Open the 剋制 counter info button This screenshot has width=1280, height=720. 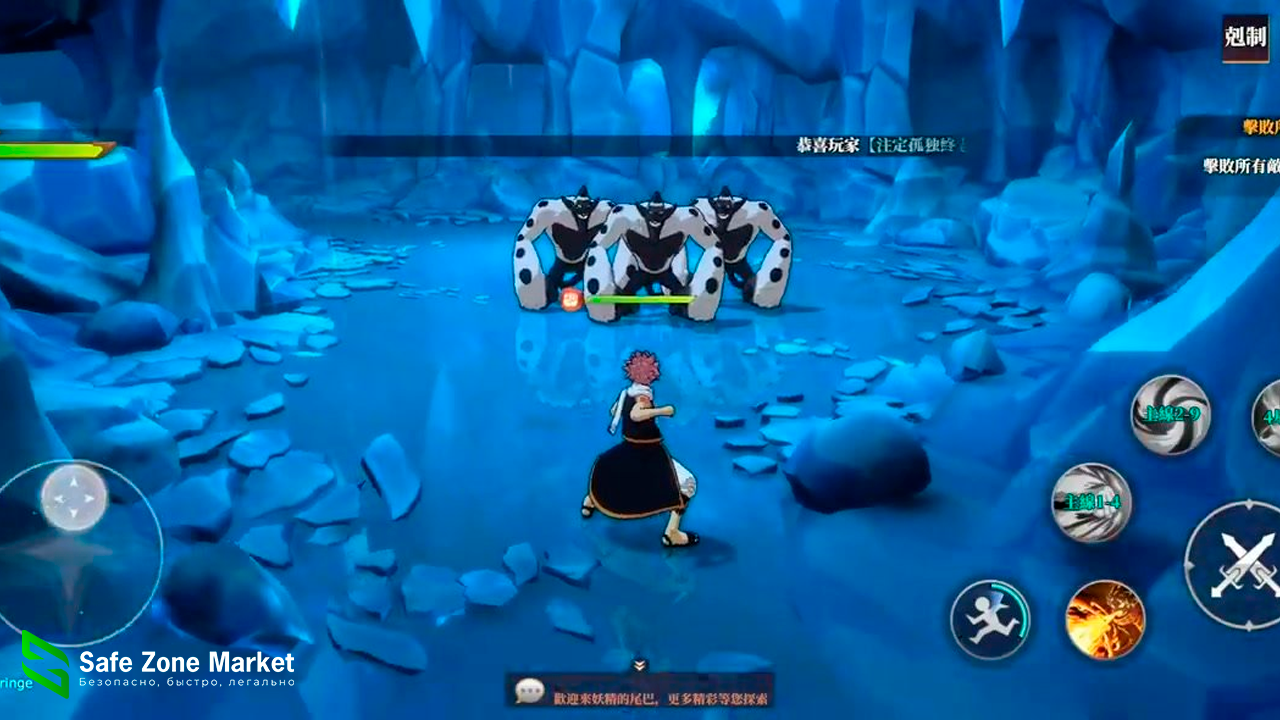tap(1245, 39)
